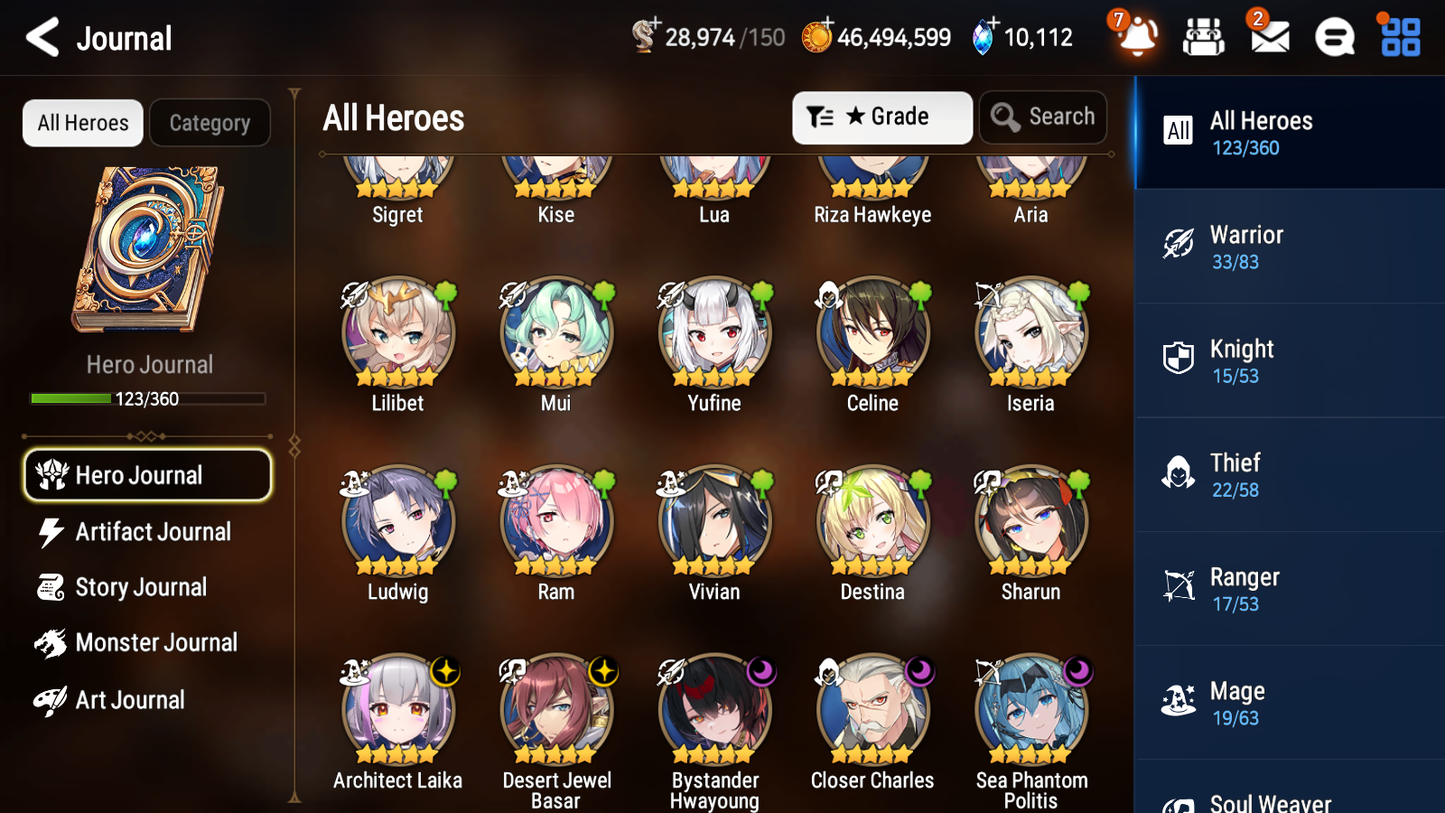Switch to the Artifact Journal
The width and height of the screenshot is (1445, 813).
pos(150,532)
